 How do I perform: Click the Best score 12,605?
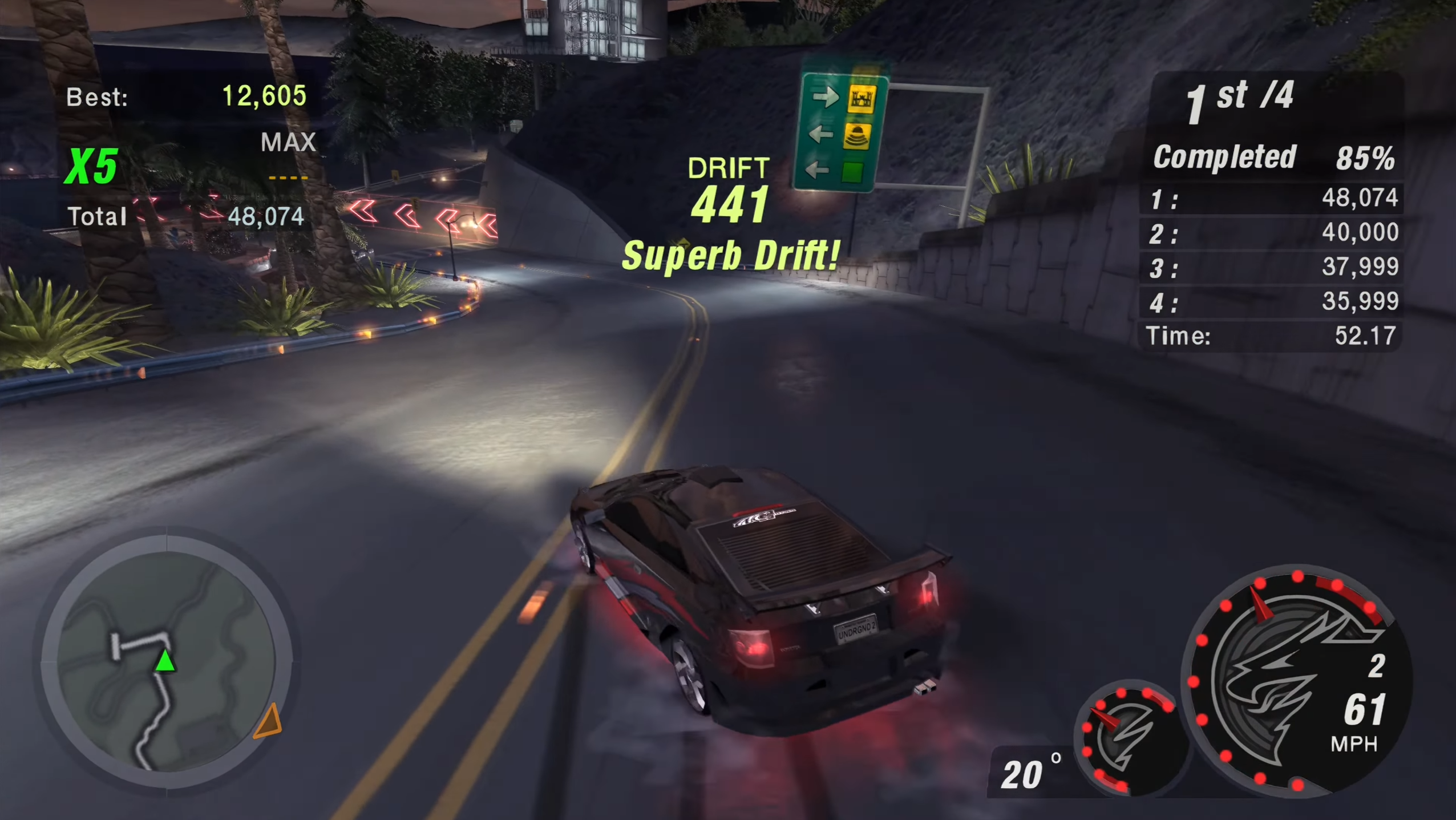pos(264,96)
